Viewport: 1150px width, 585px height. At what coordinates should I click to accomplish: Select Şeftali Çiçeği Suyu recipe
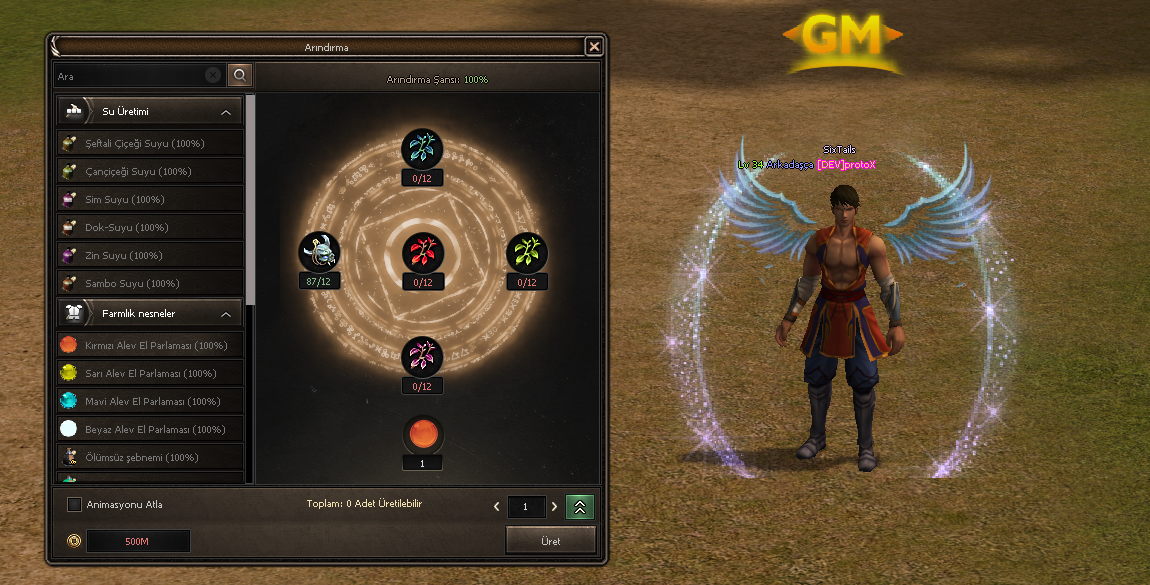pyautogui.click(x=150, y=144)
